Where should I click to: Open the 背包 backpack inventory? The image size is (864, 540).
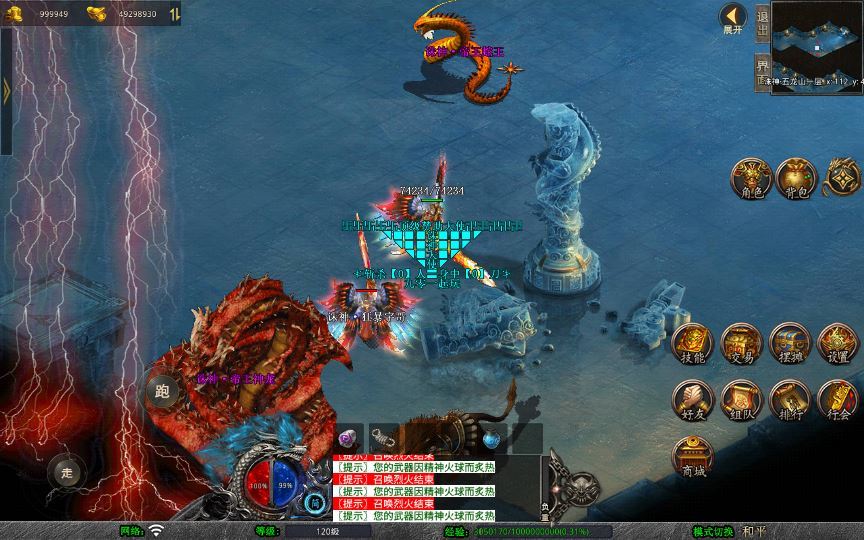795,177
